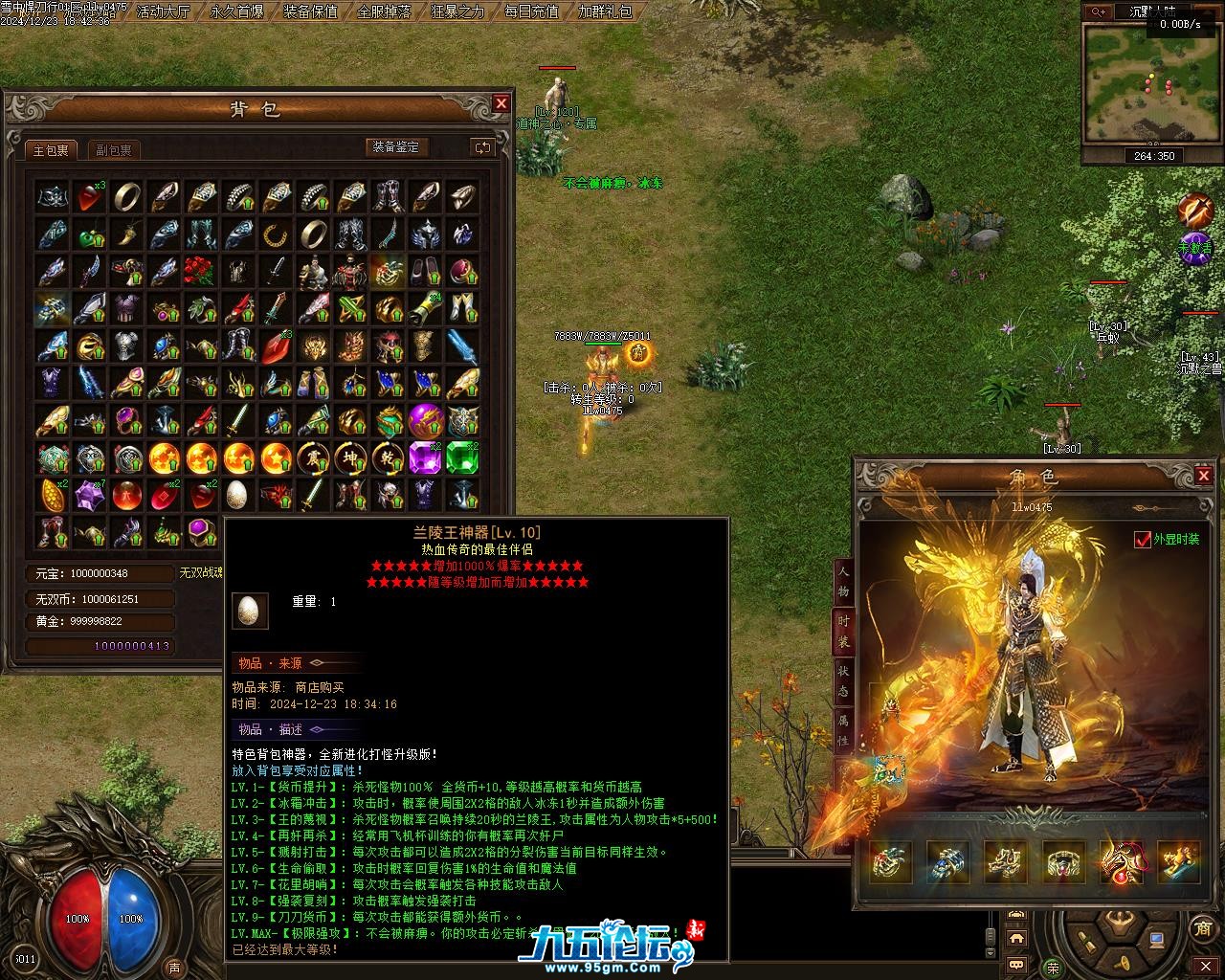This screenshot has height=980, width=1225.
Task: Switch to the 副包裹 secondary bag tab
Action: 114,150
